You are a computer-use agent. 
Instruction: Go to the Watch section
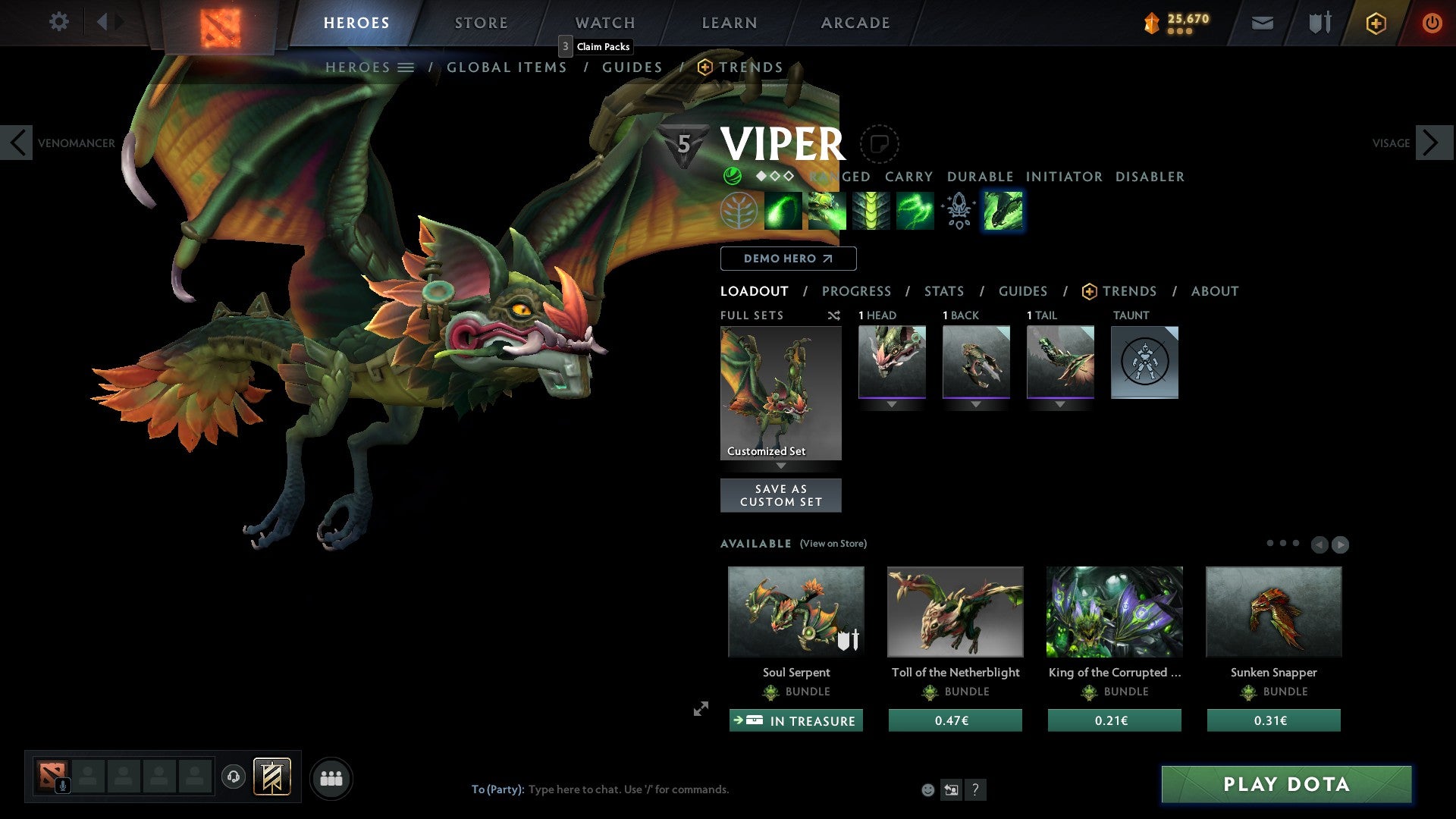(605, 23)
